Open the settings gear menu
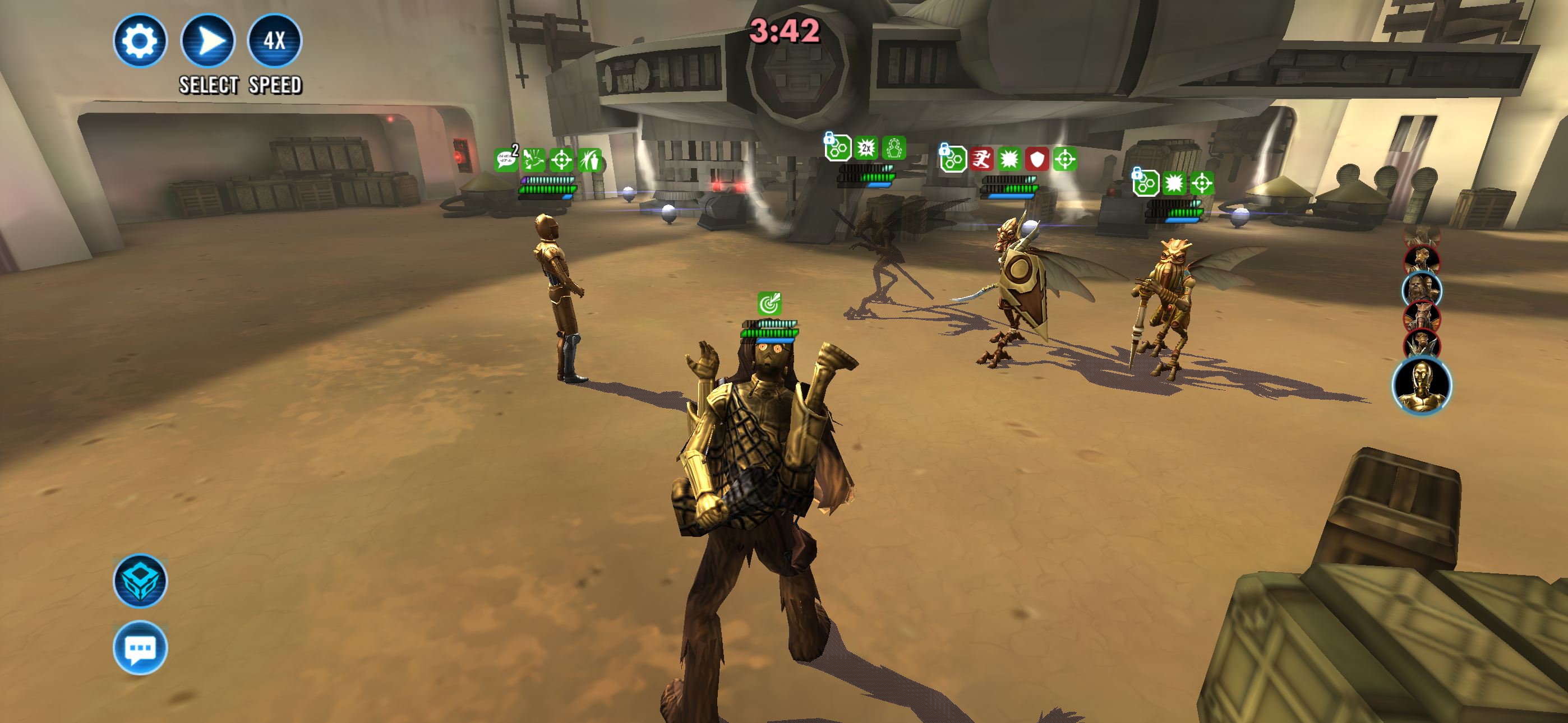The height and width of the screenshot is (723, 1568). point(140,41)
